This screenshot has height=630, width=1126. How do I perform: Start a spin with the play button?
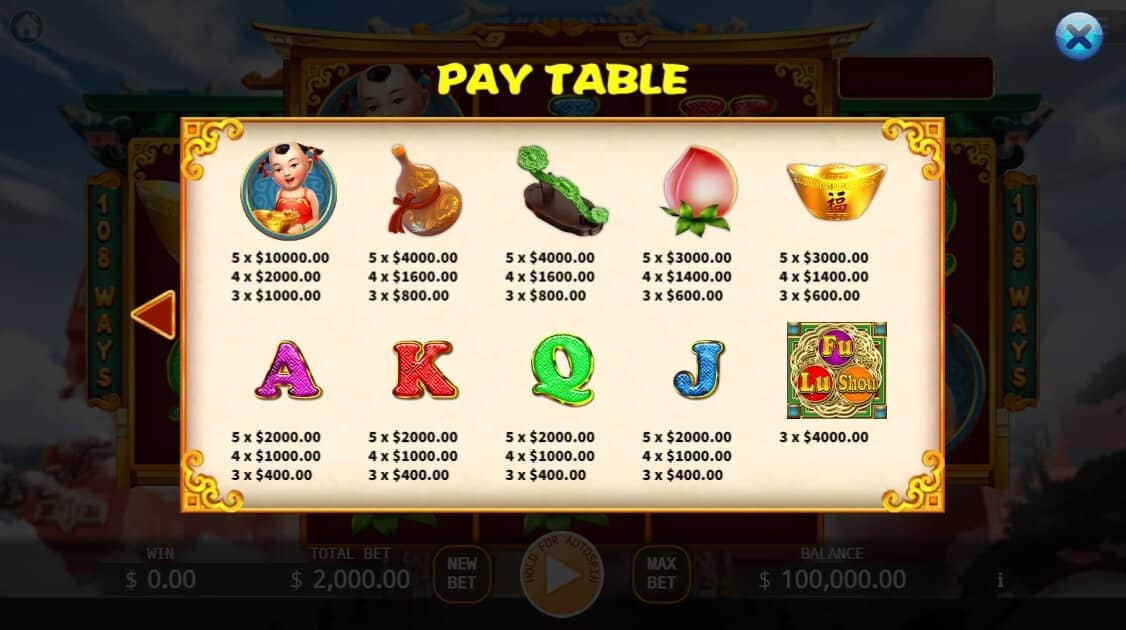[562, 577]
